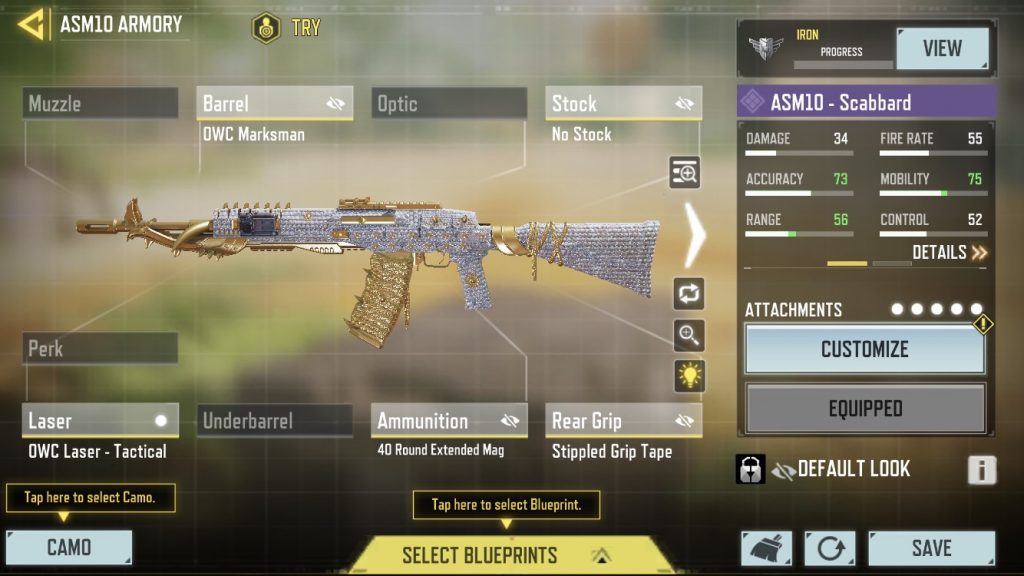
Task: Select the Ammunition attachment slot
Action: (449, 421)
